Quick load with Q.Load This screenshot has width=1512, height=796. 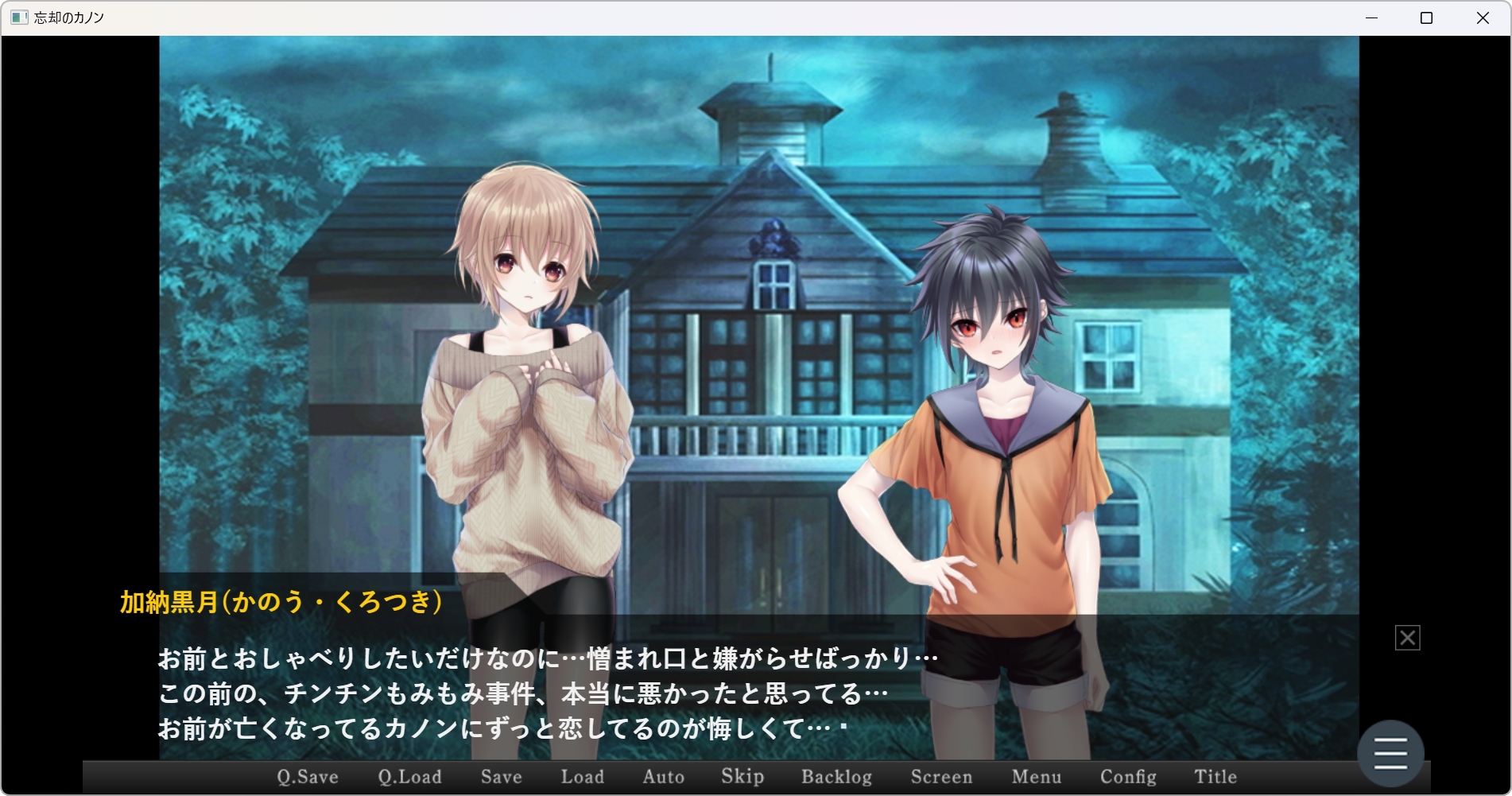pos(409,777)
